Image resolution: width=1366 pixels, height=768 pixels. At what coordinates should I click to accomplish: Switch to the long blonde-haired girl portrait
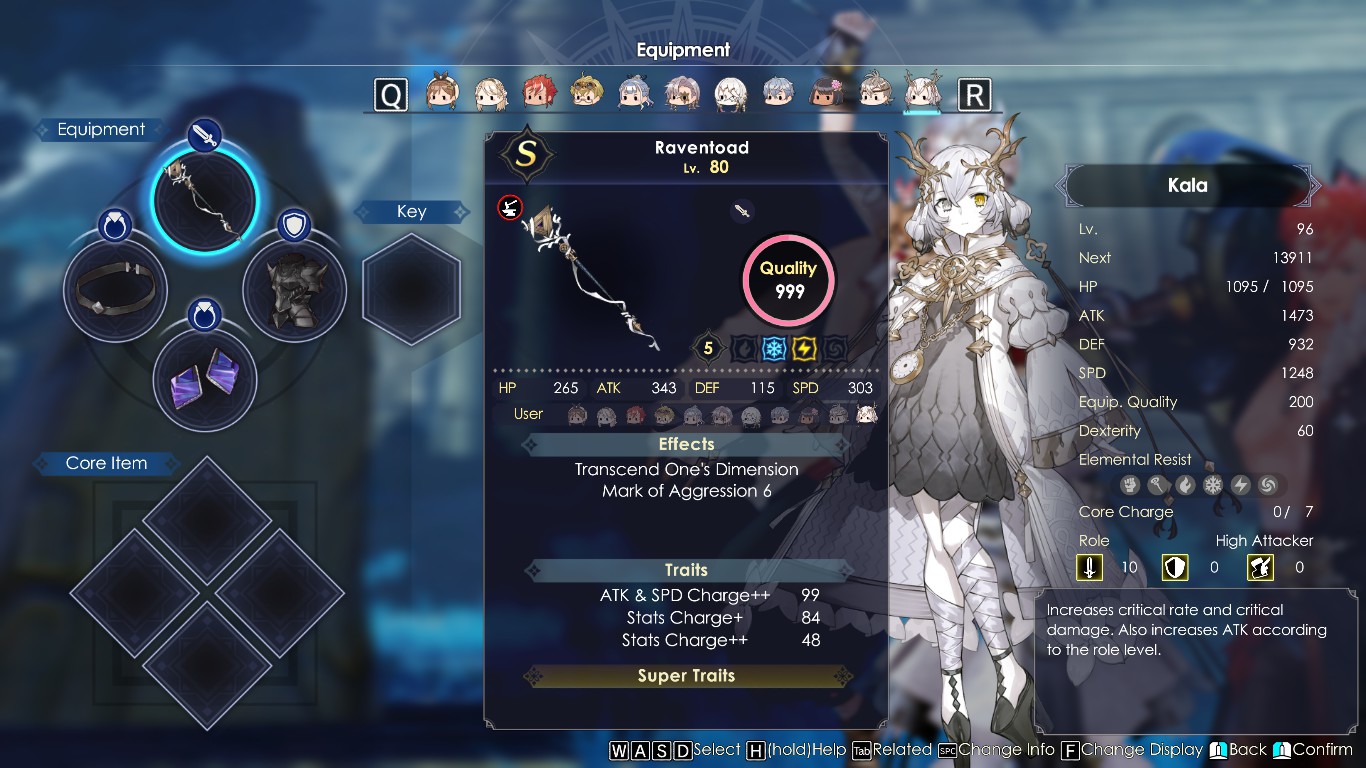pos(490,93)
